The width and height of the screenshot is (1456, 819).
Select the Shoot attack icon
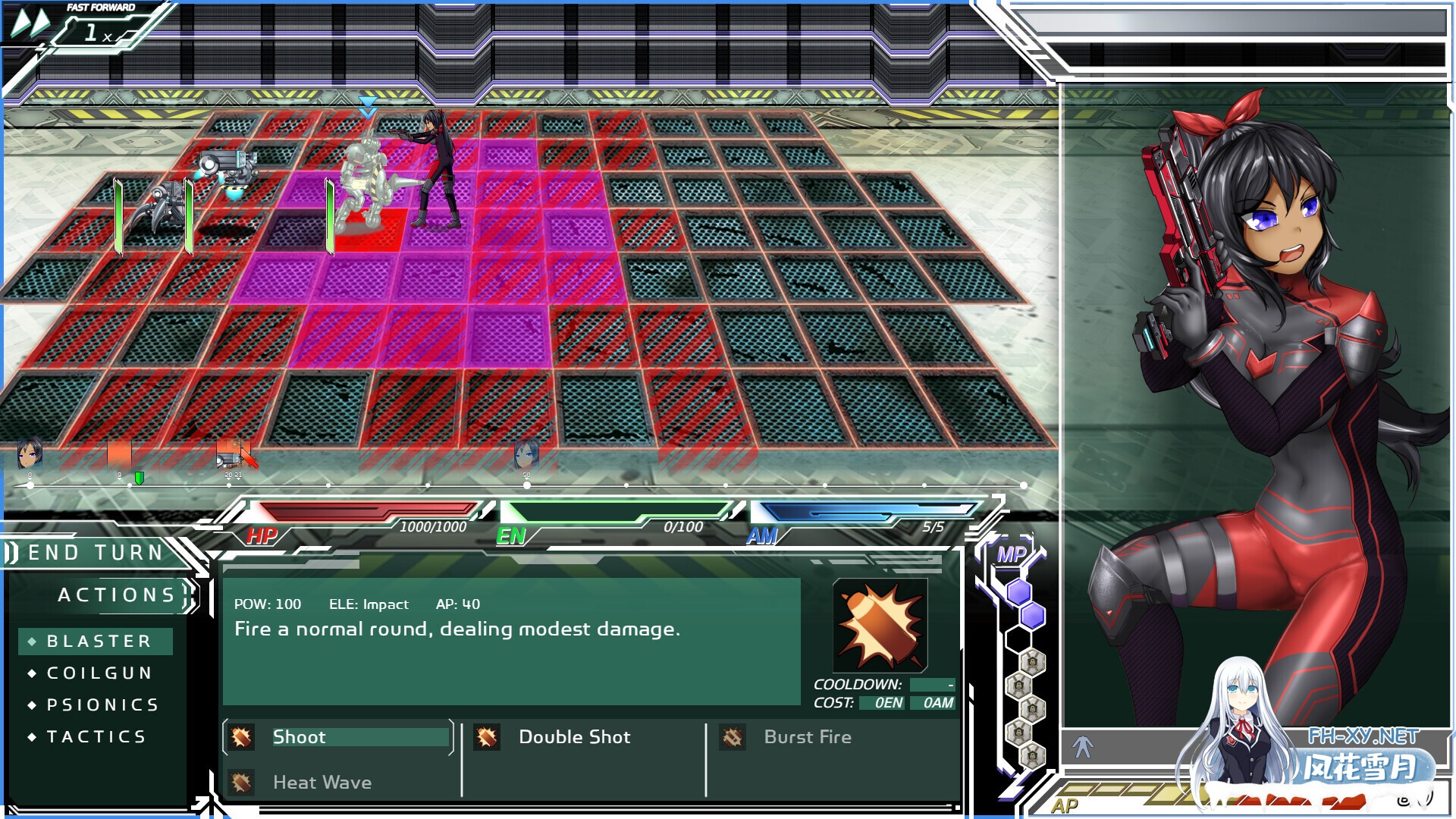click(x=241, y=736)
